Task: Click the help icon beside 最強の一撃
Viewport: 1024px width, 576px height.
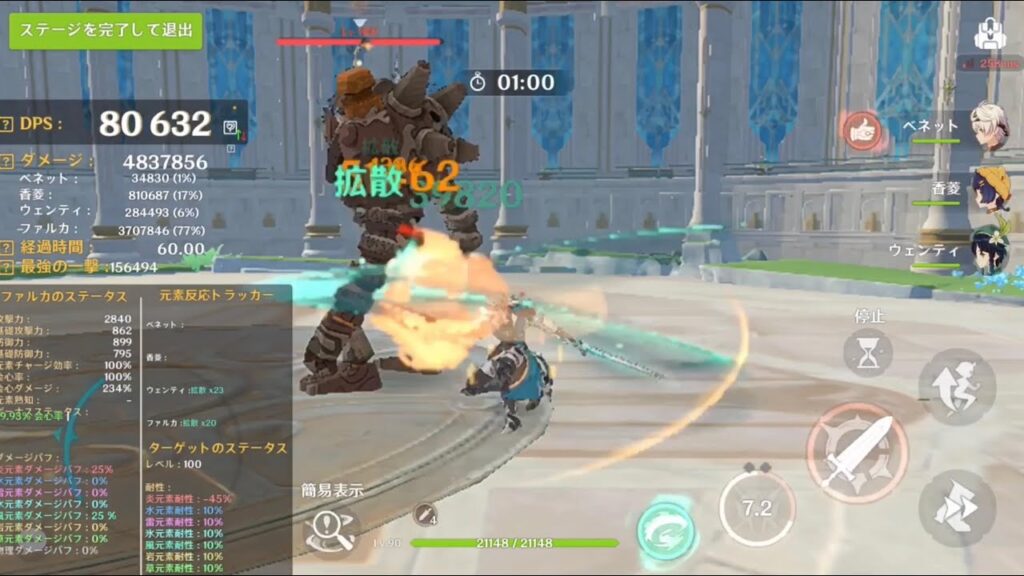Action: coord(8,267)
